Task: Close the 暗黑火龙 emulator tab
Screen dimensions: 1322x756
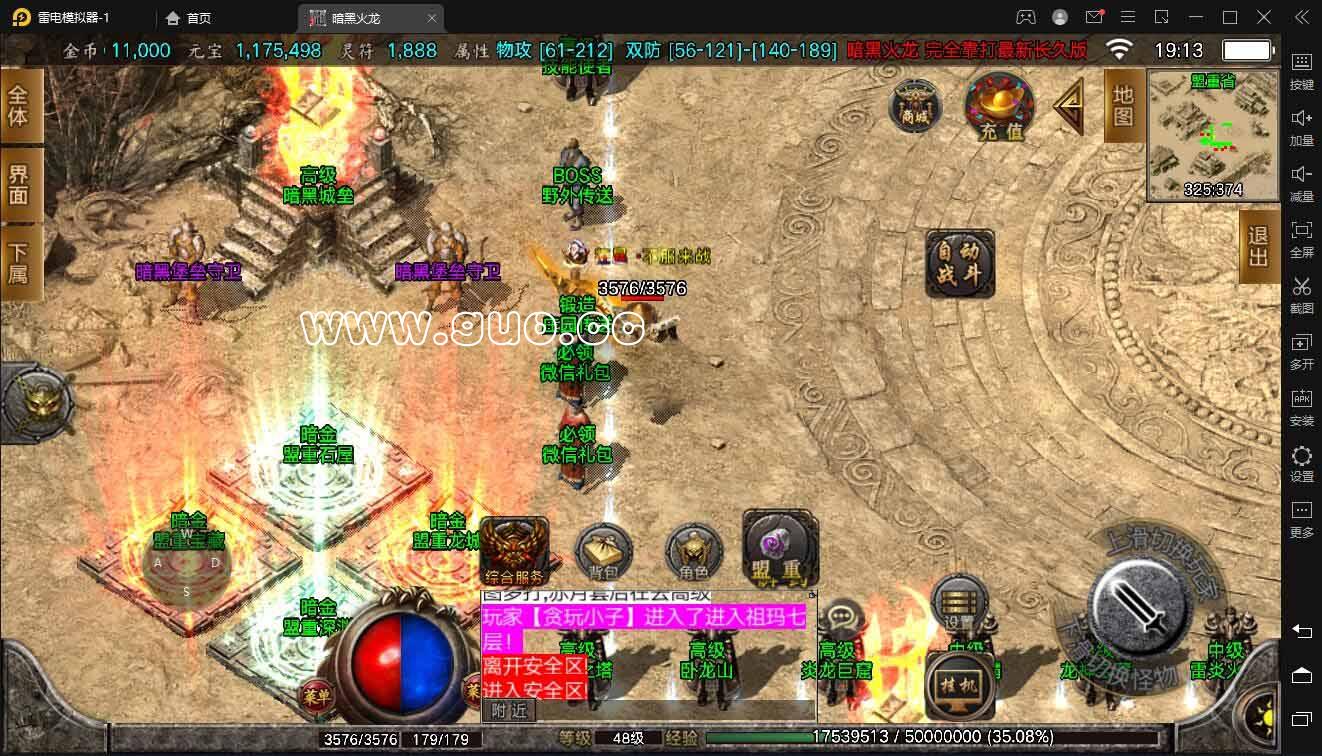Action: click(x=431, y=18)
